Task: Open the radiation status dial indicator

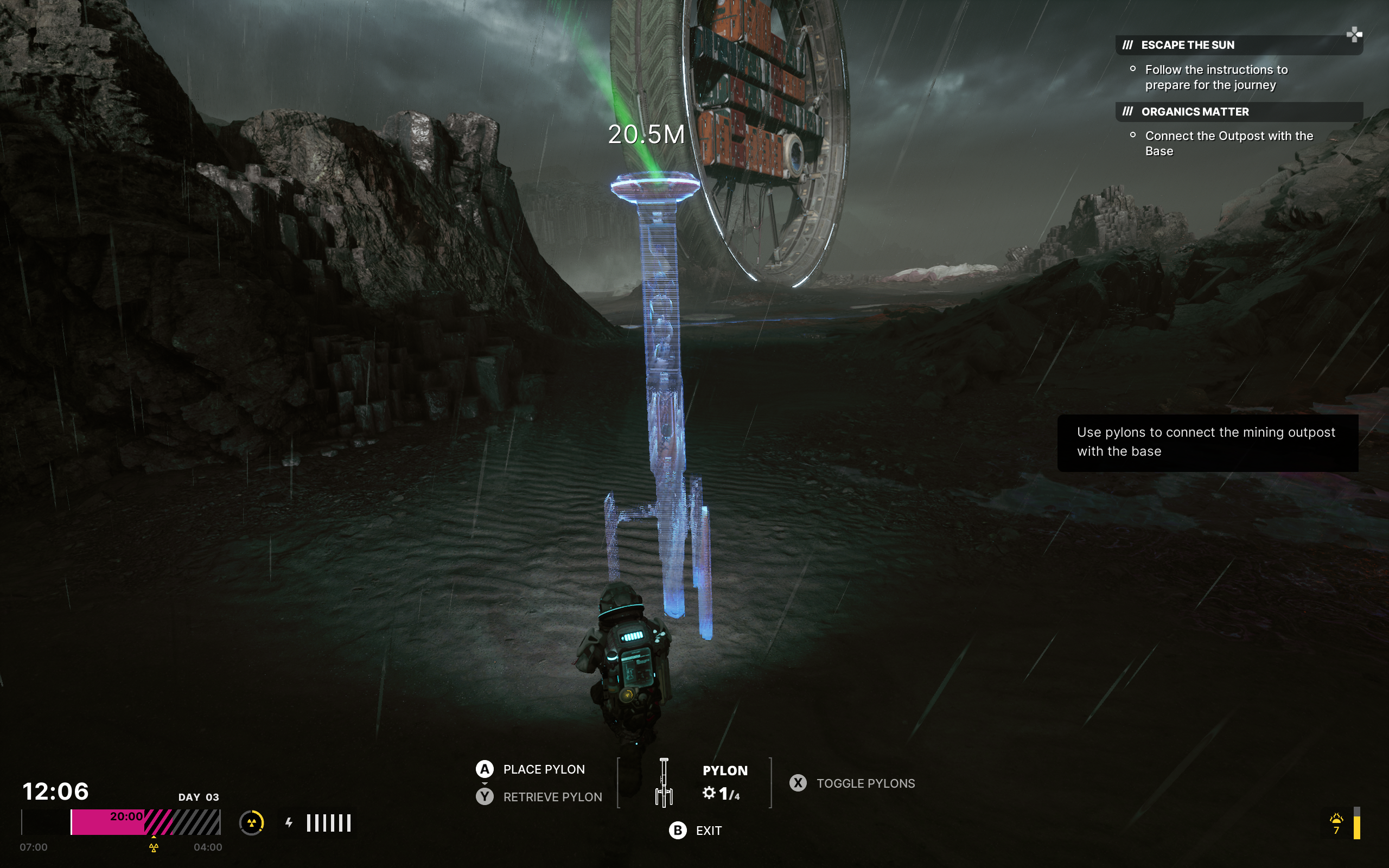Action: [251, 822]
